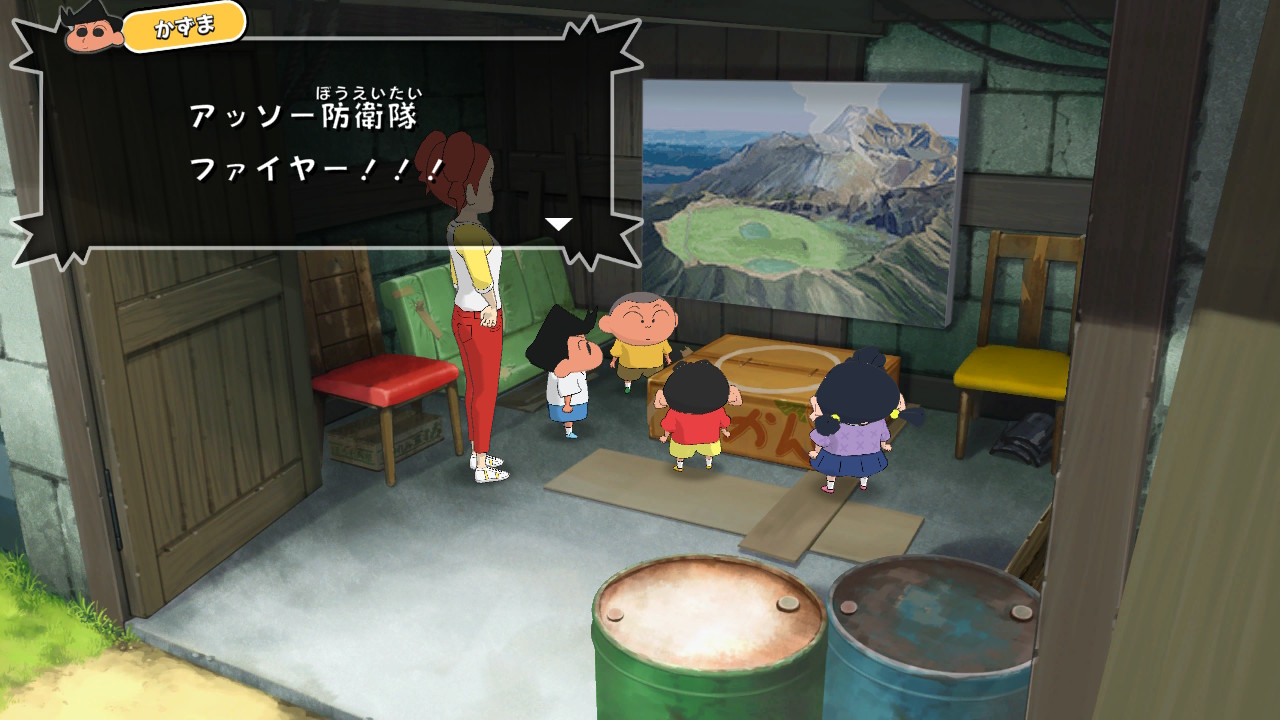Advance dialogue with the white arrow indicator
The image size is (1280, 720).
[558, 224]
